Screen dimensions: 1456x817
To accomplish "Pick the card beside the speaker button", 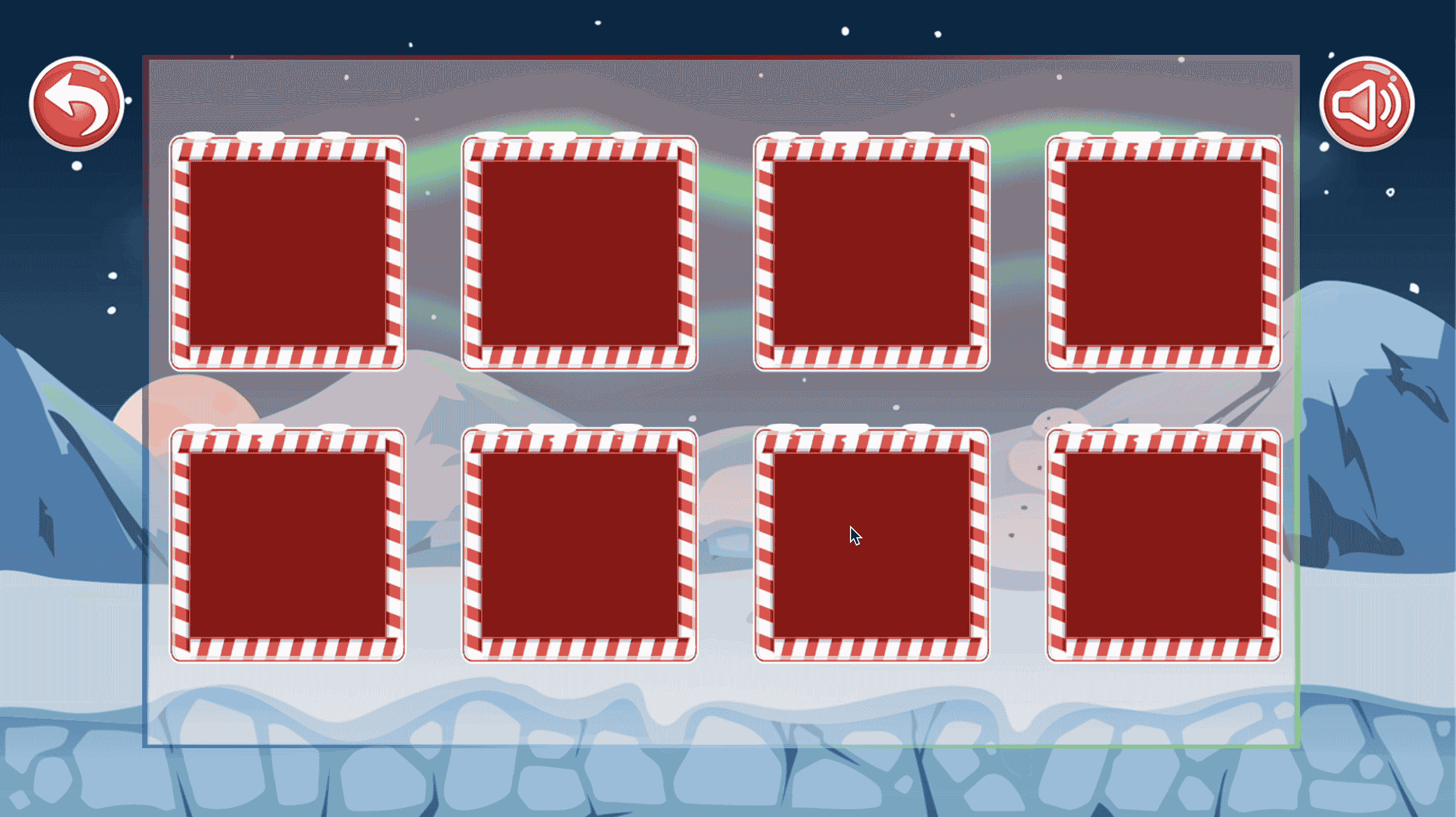I will pos(1166,256).
